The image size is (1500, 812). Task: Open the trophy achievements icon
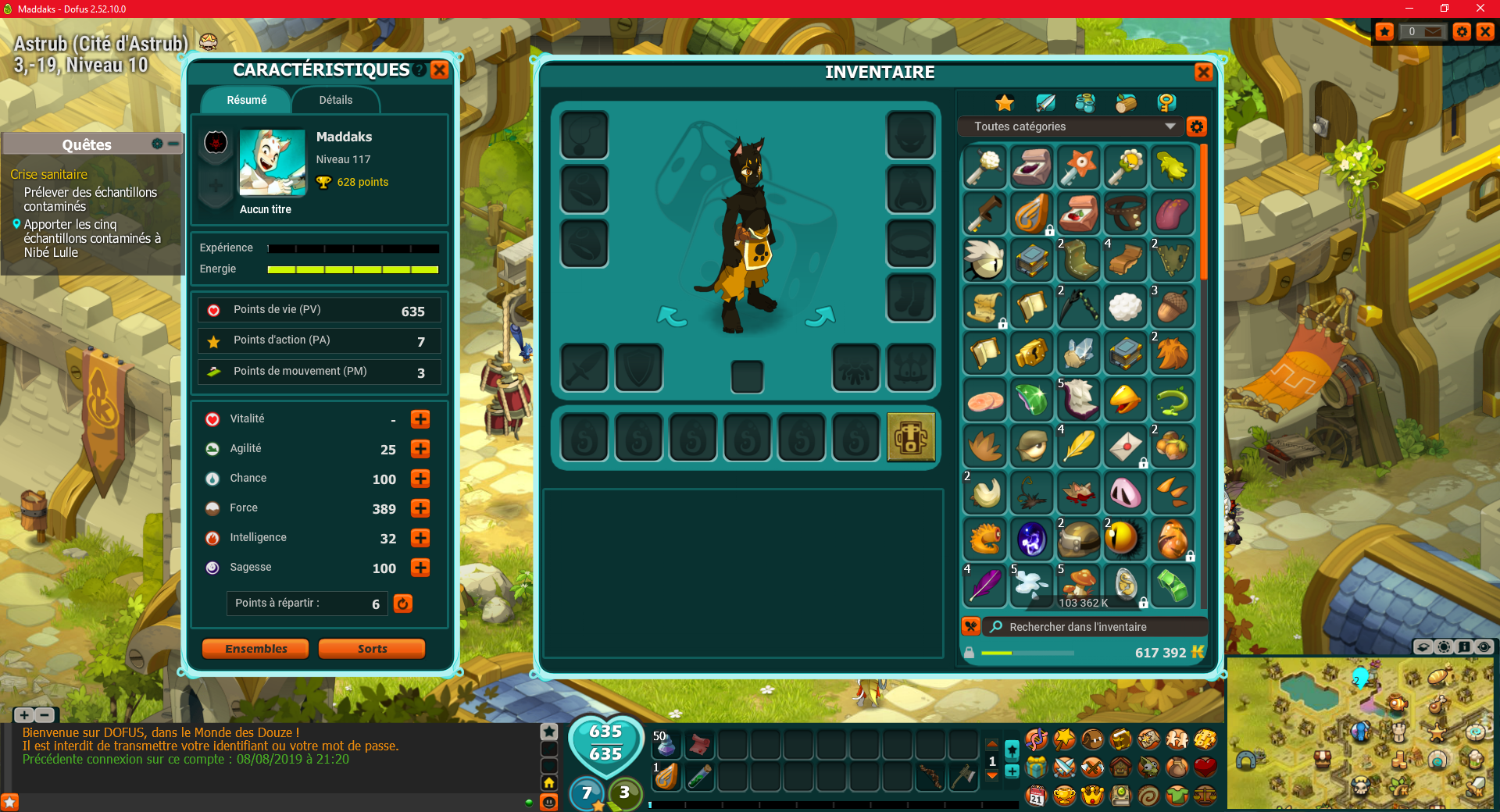coord(1063,796)
